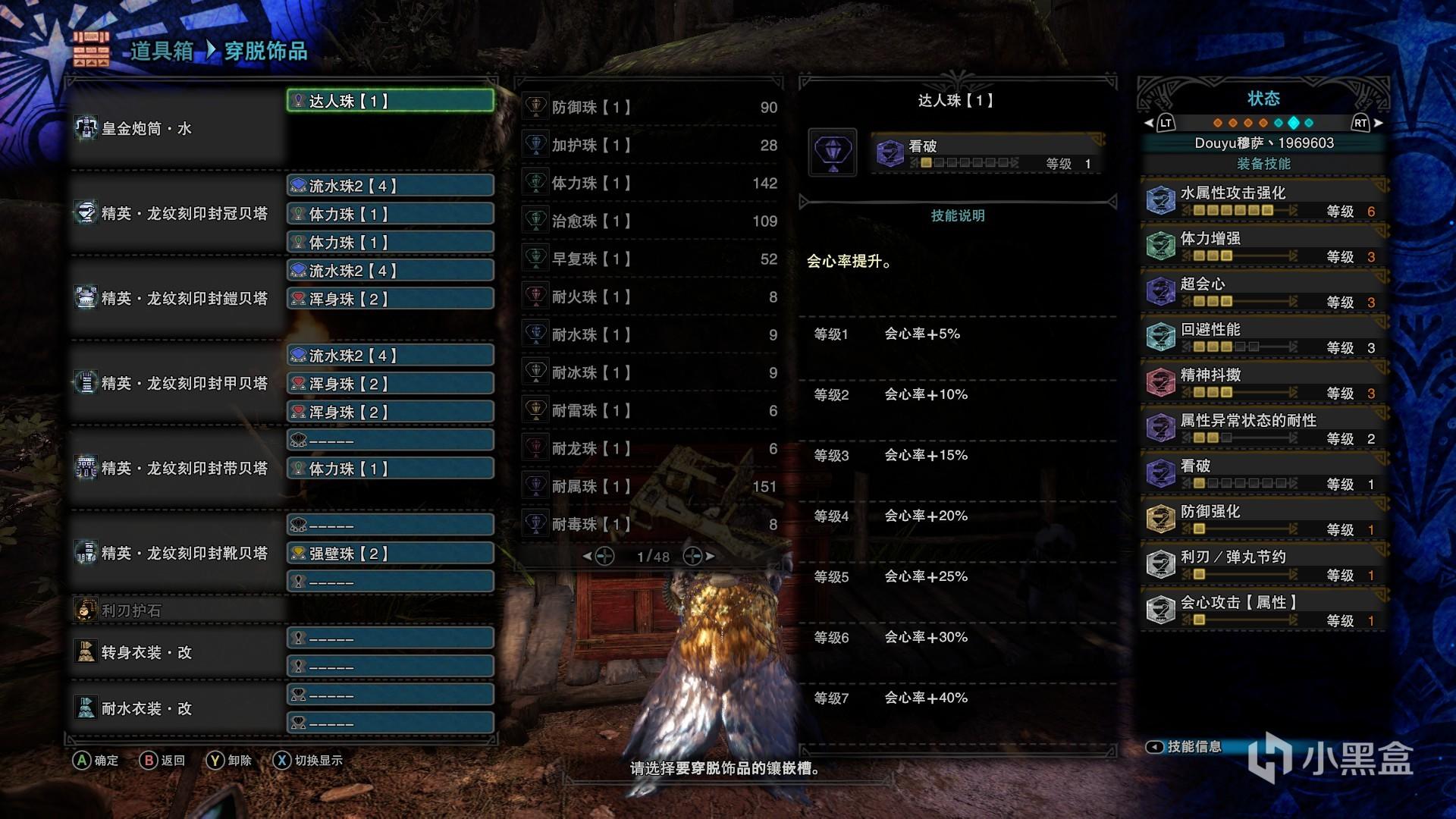Go to the previous decoration list page
The width and height of the screenshot is (1456, 819).
coord(598,557)
